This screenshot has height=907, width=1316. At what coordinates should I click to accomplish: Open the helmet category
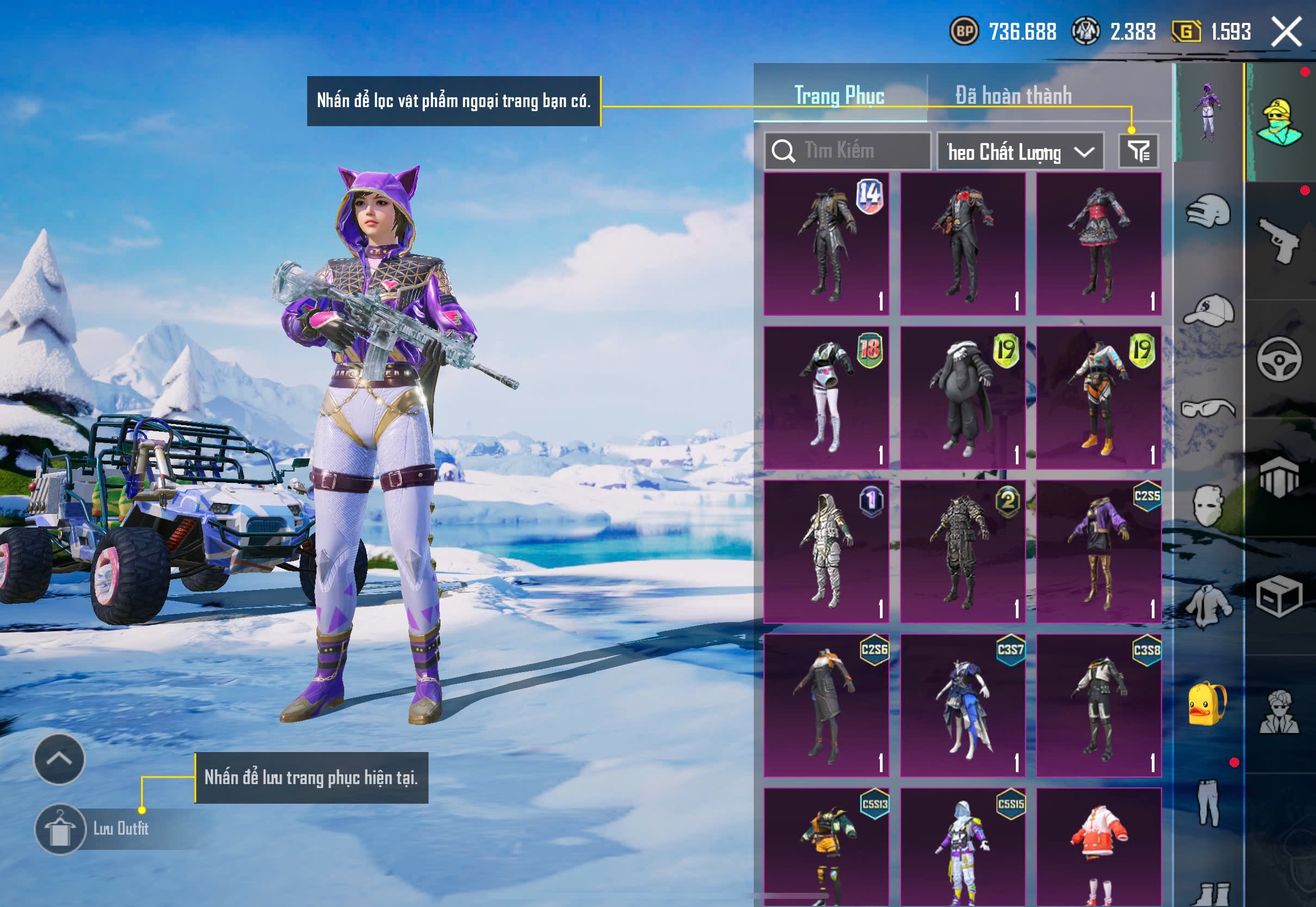[x=1208, y=212]
